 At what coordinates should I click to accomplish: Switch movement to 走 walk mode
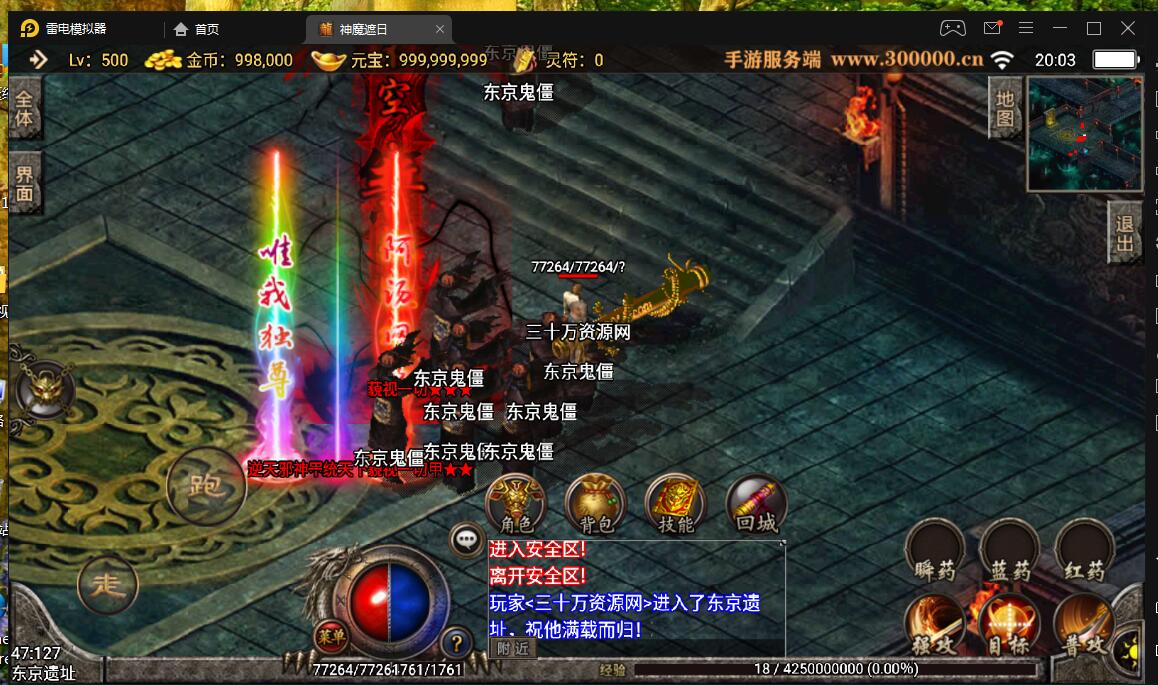[x=107, y=584]
